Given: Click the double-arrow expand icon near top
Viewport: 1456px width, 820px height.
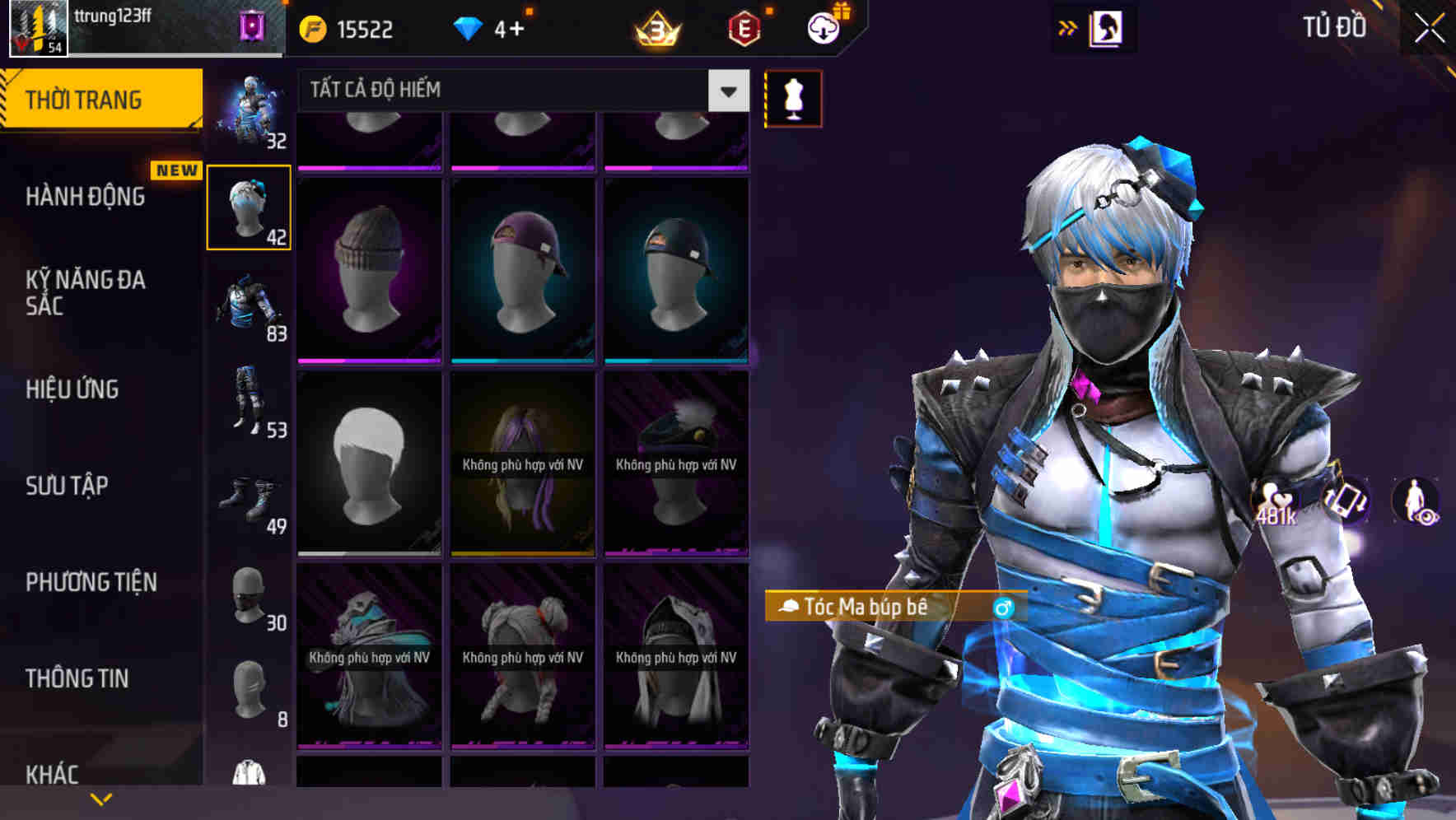Looking at the screenshot, I should [x=1068, y=27].
